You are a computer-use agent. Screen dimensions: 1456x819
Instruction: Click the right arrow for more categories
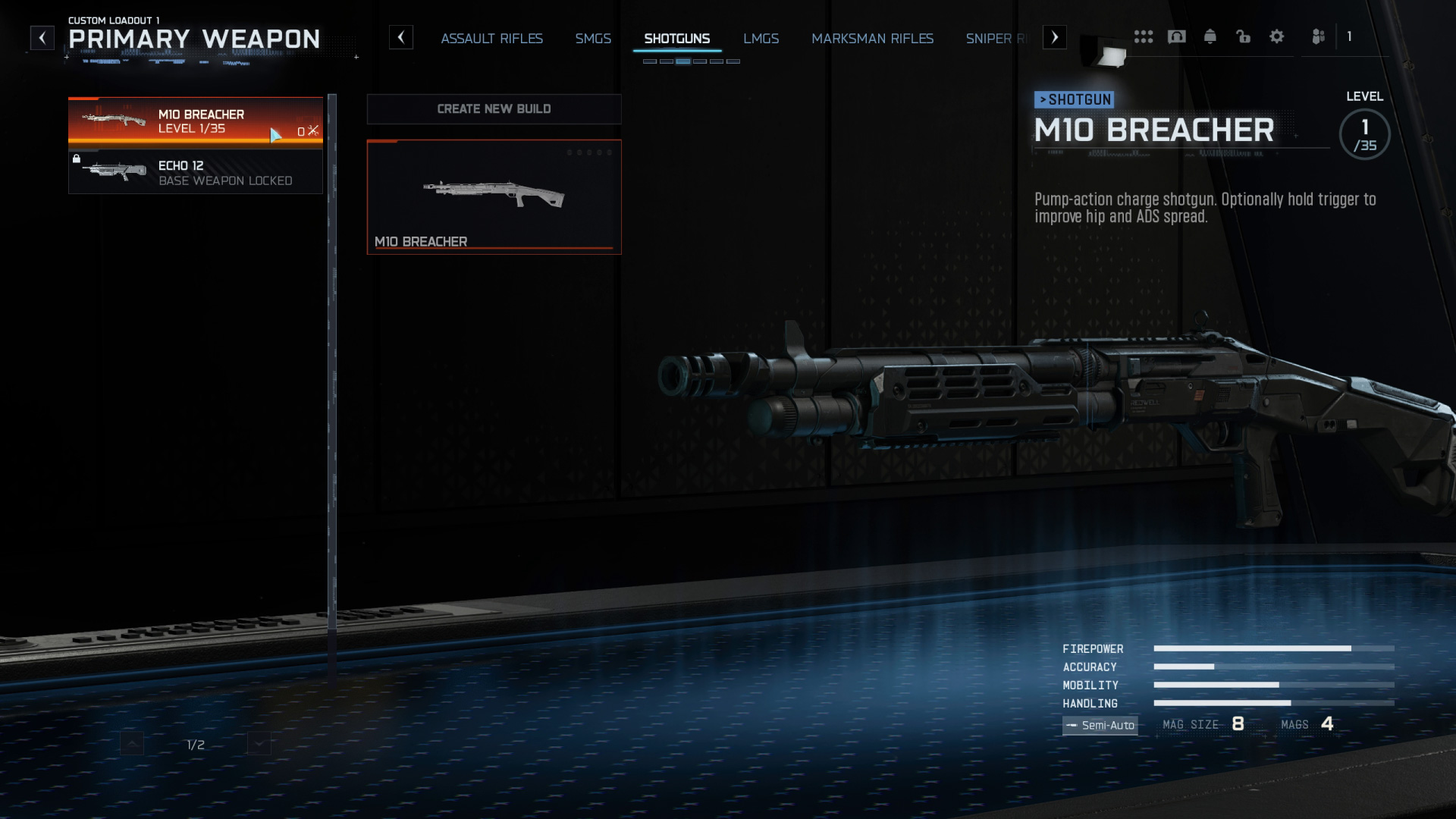point(1054,37)
